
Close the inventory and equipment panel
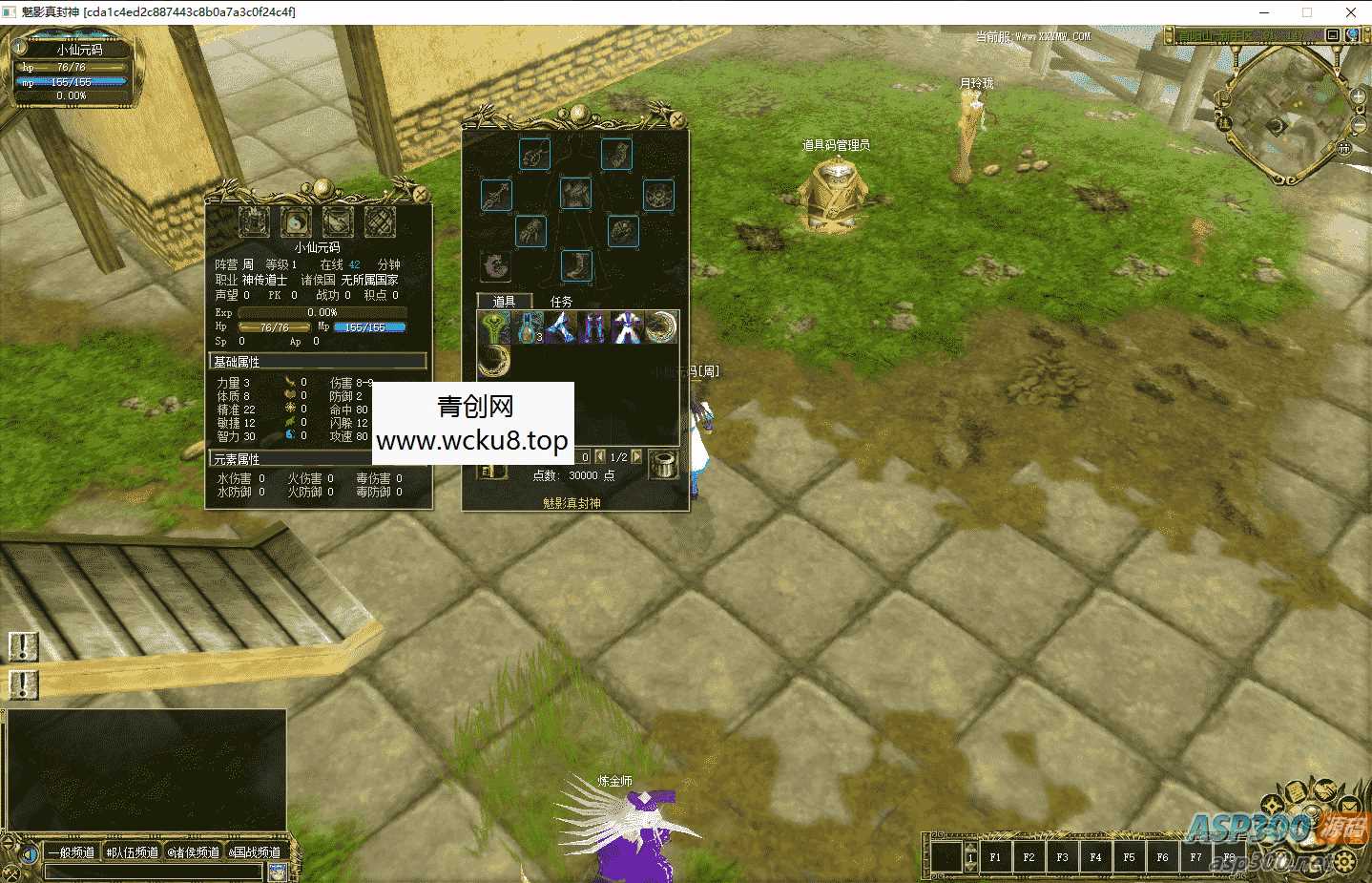(x=676, y=120)
